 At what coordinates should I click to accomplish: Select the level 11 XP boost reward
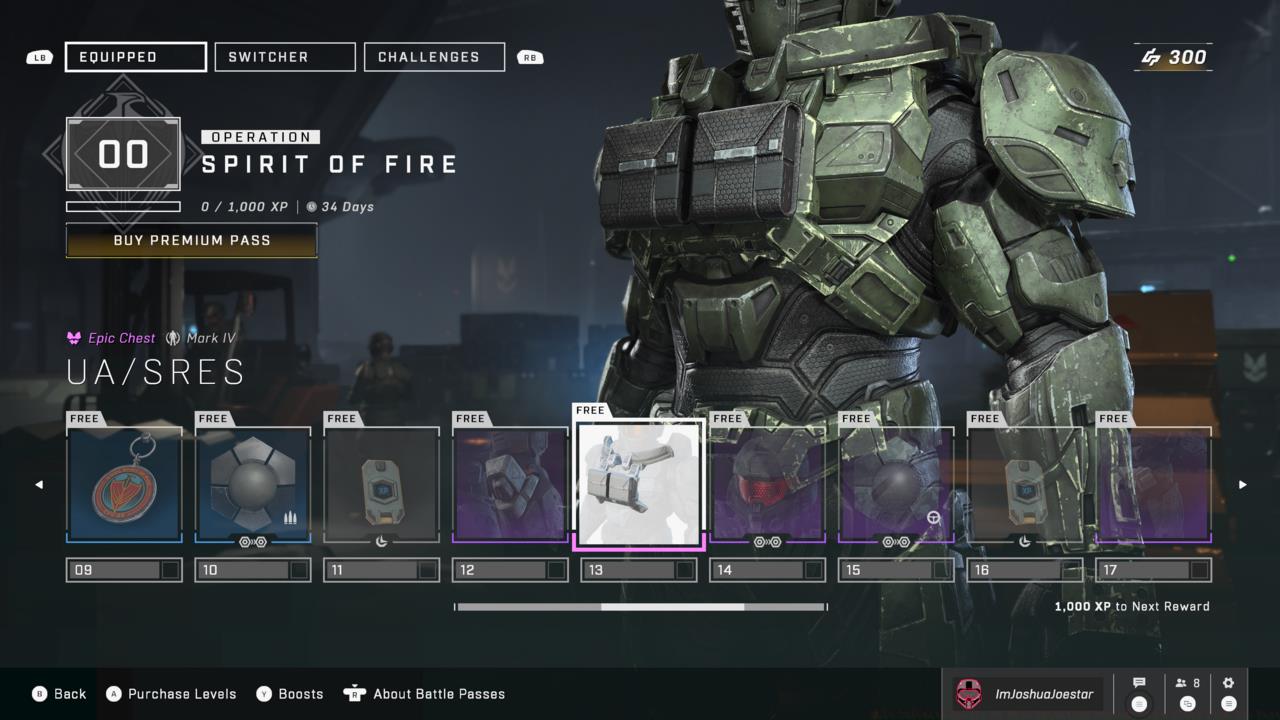tap(381, 485)
